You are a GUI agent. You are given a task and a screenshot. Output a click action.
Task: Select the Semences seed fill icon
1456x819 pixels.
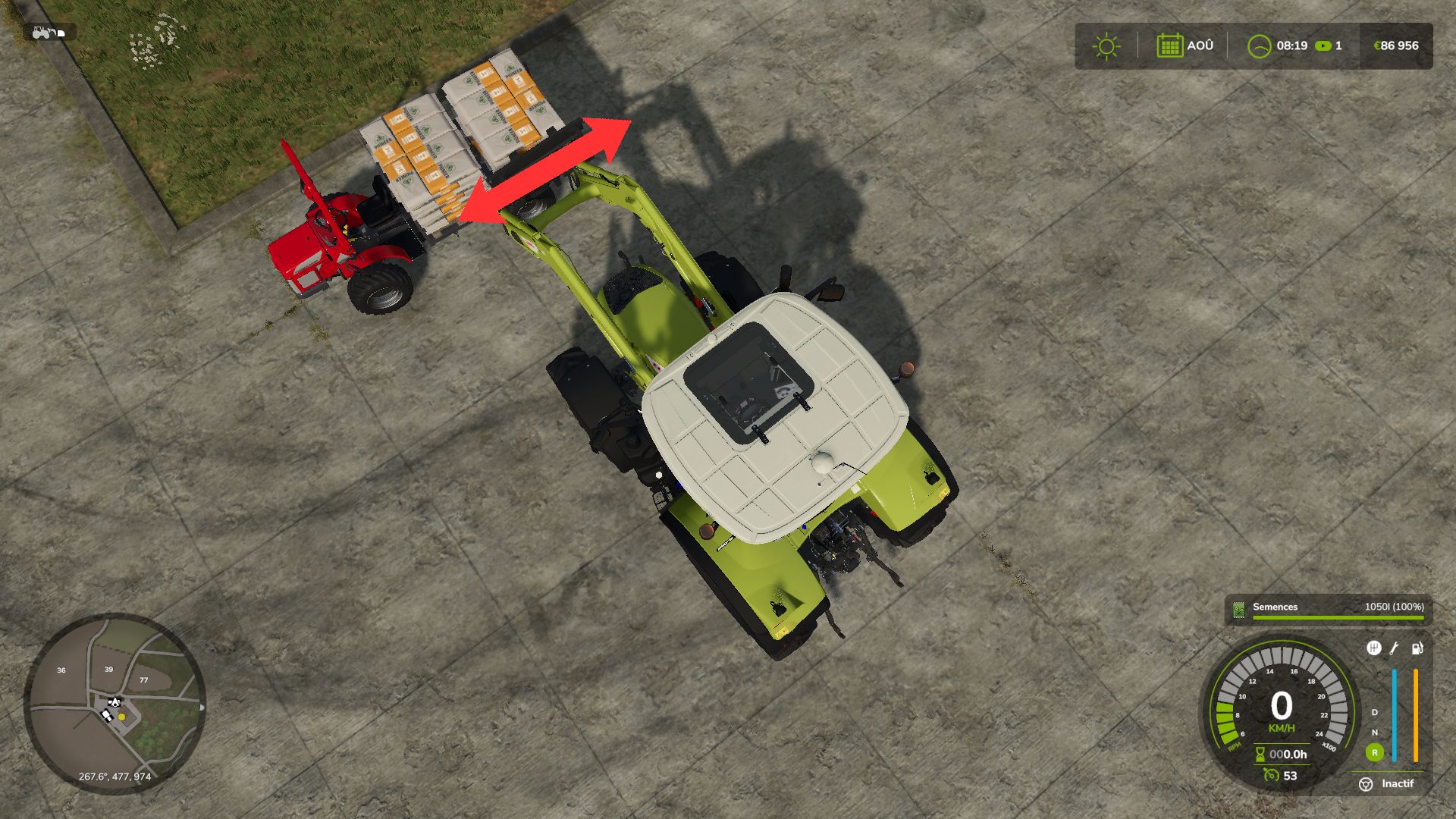(1239, 609)
